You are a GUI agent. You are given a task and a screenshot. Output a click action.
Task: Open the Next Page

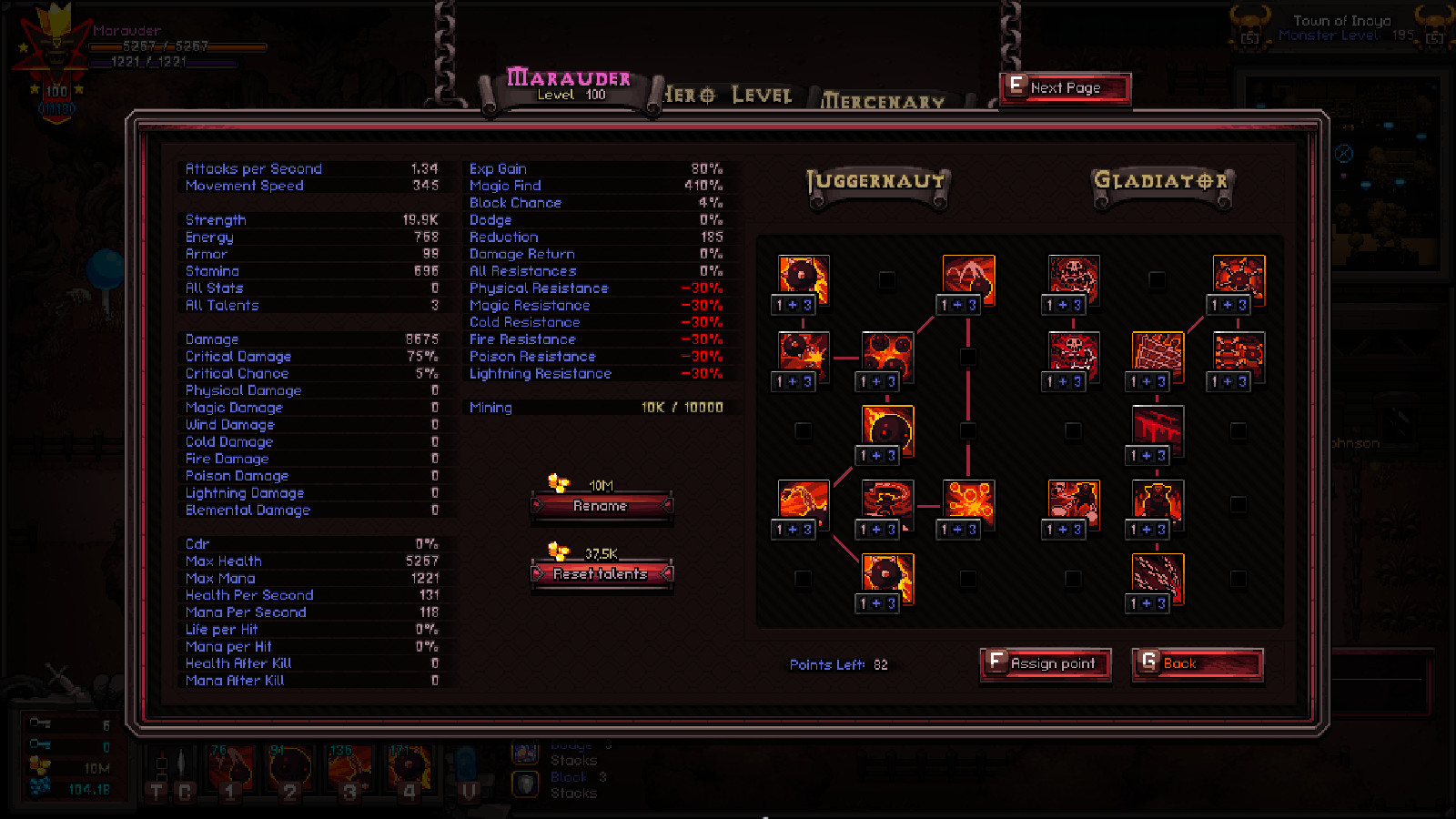click(1065, 87)
